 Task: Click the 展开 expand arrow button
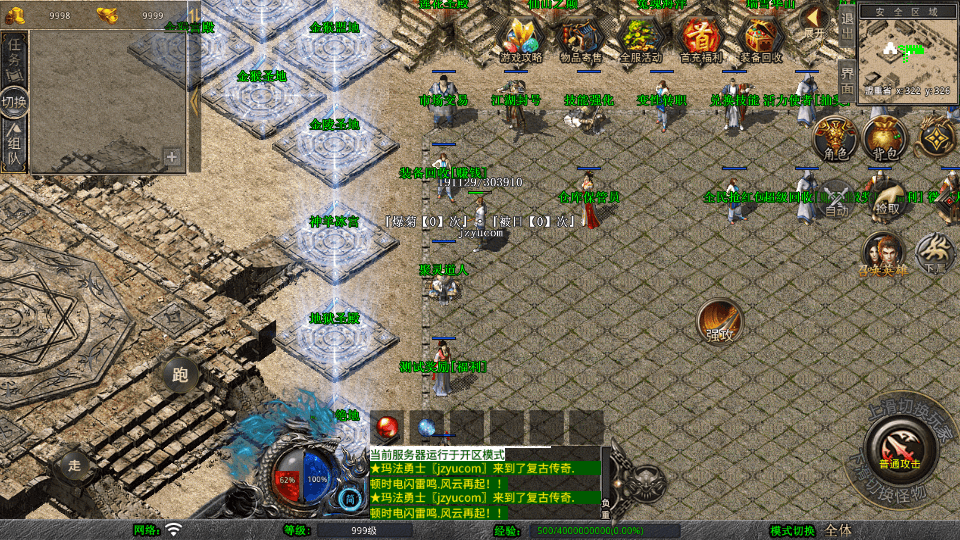point(817,22)
